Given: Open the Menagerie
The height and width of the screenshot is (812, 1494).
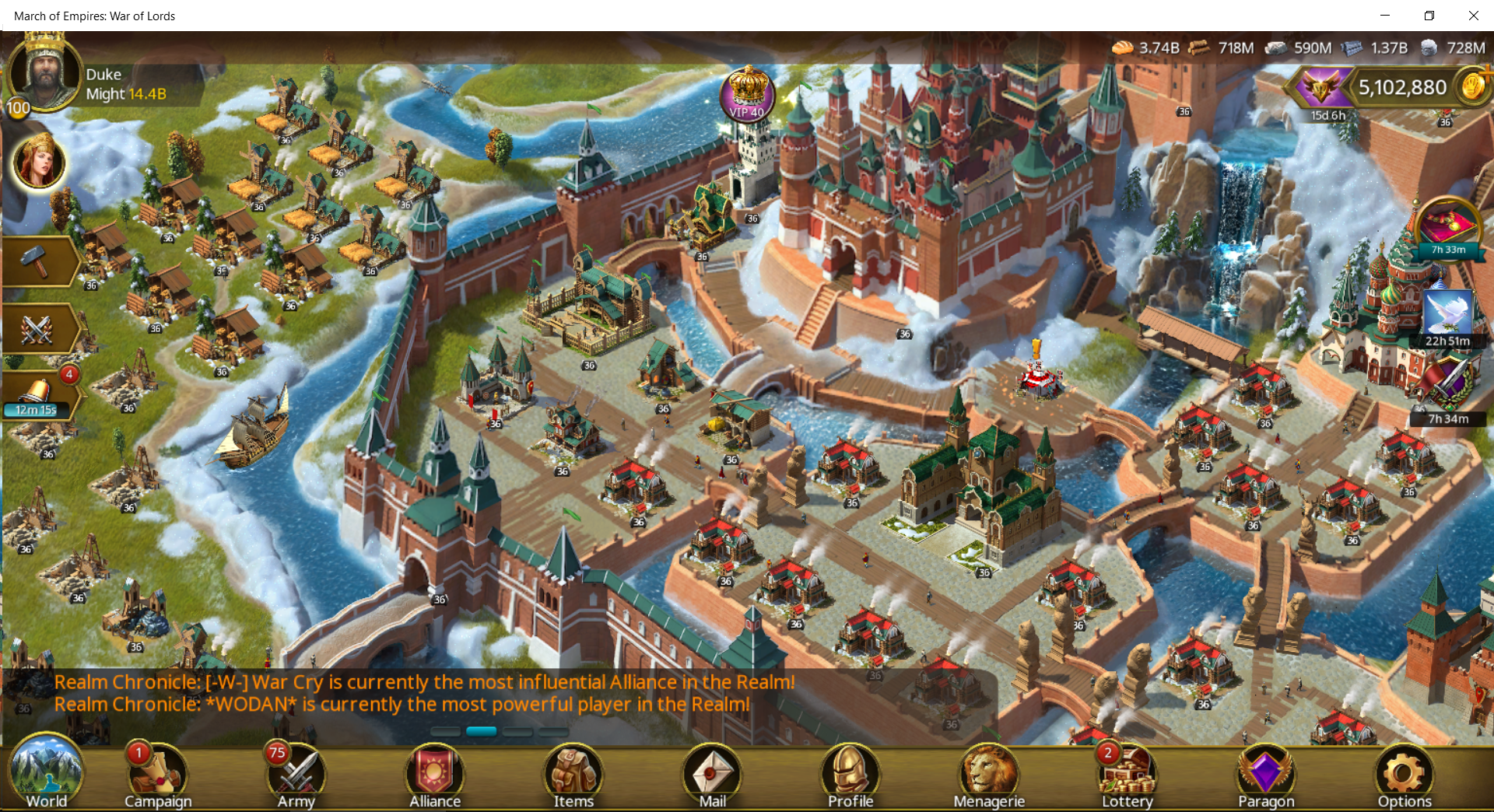Looking at the screenshot, I should click(x=989, y=776).
